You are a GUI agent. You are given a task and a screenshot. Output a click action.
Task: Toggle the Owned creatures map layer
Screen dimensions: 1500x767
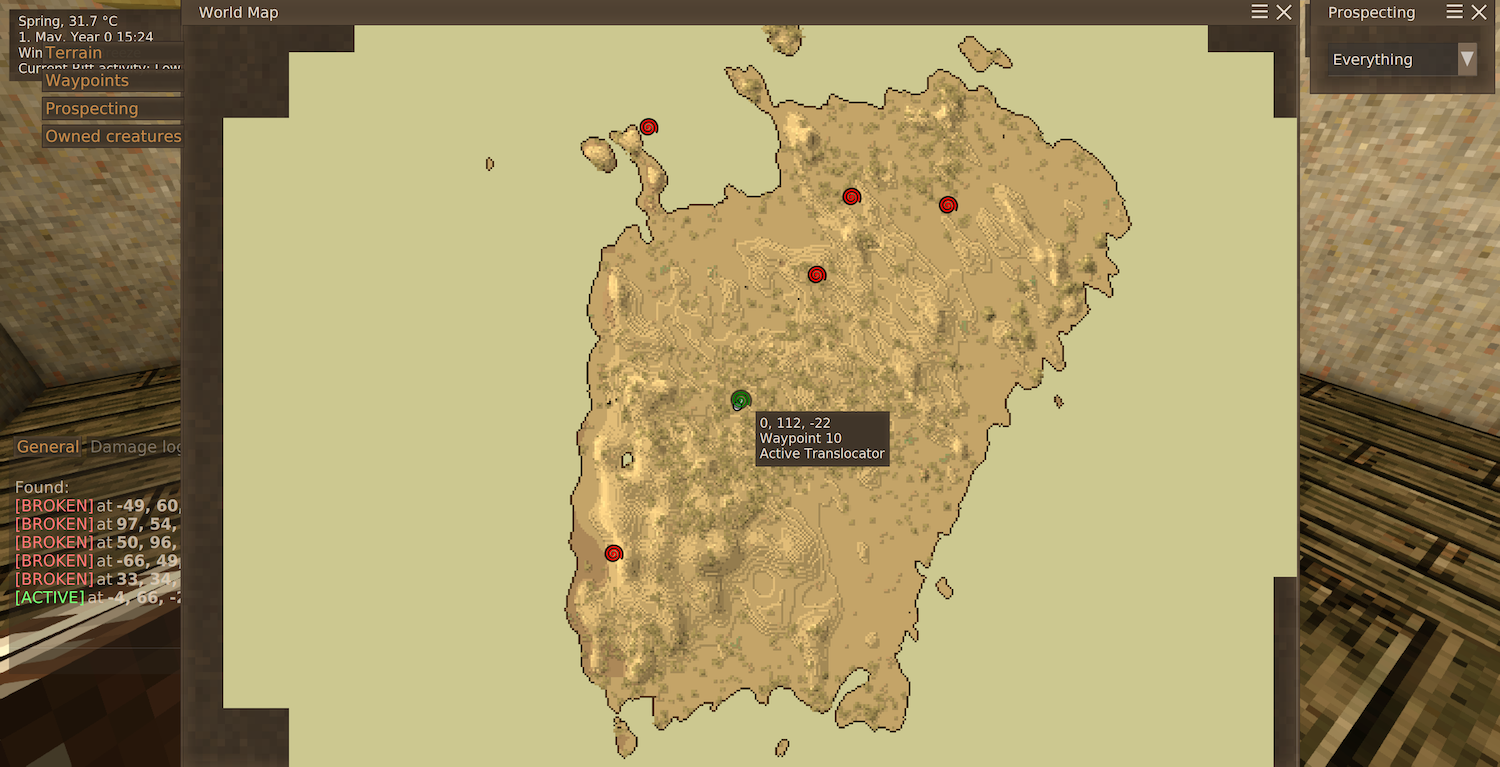[x=112, y=136]
